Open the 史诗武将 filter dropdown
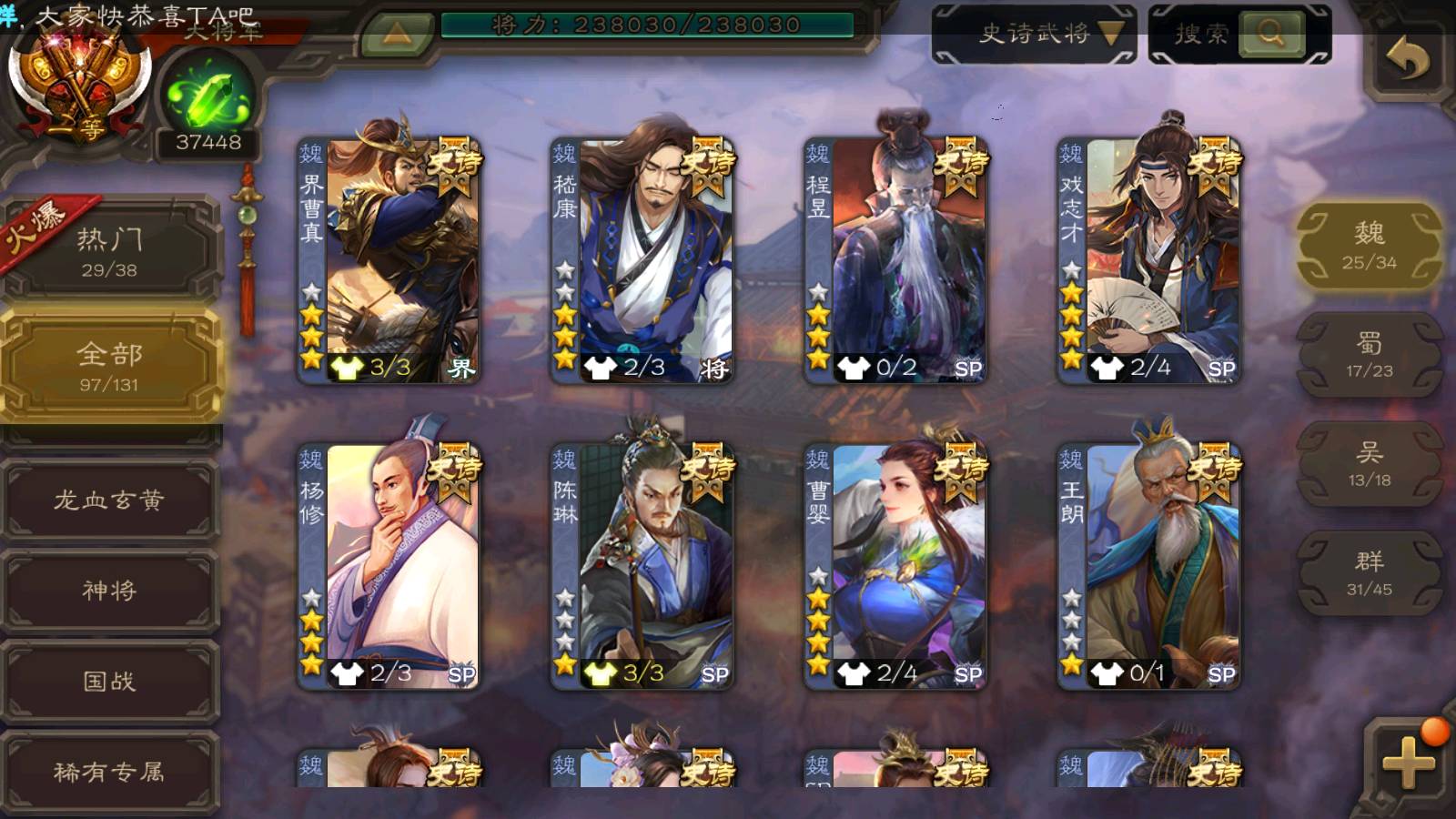 1035,35
